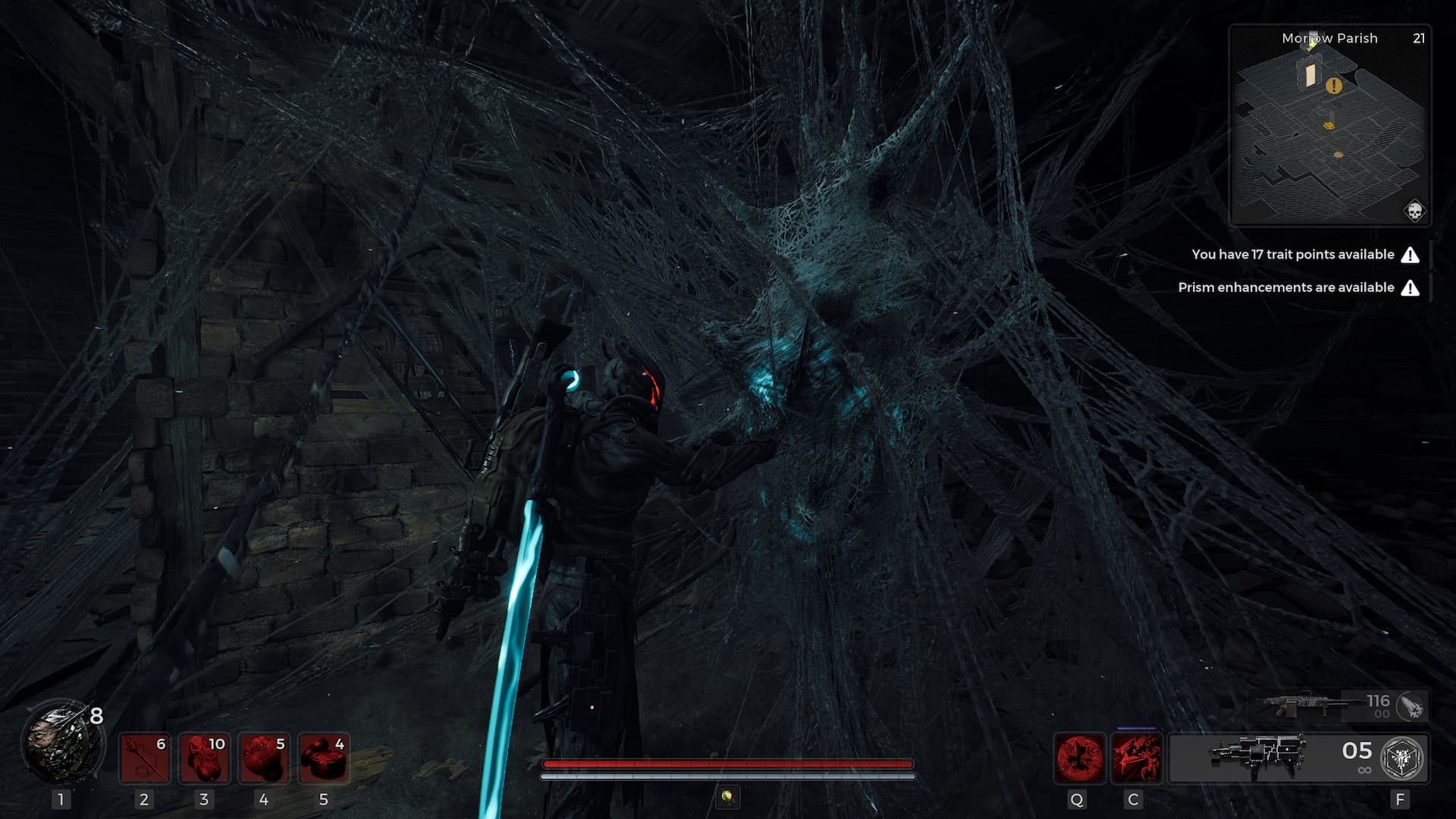The width and height of the screenshot is (1456, 819).
Task: Click the long gun's weapon mod icon
Action: [x=1411, y=707]
